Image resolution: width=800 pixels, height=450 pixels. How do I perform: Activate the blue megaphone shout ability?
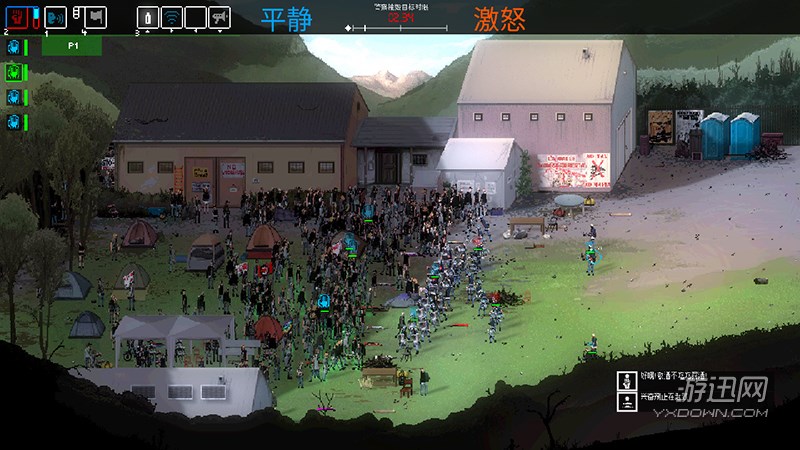click(x=56, y=17)
